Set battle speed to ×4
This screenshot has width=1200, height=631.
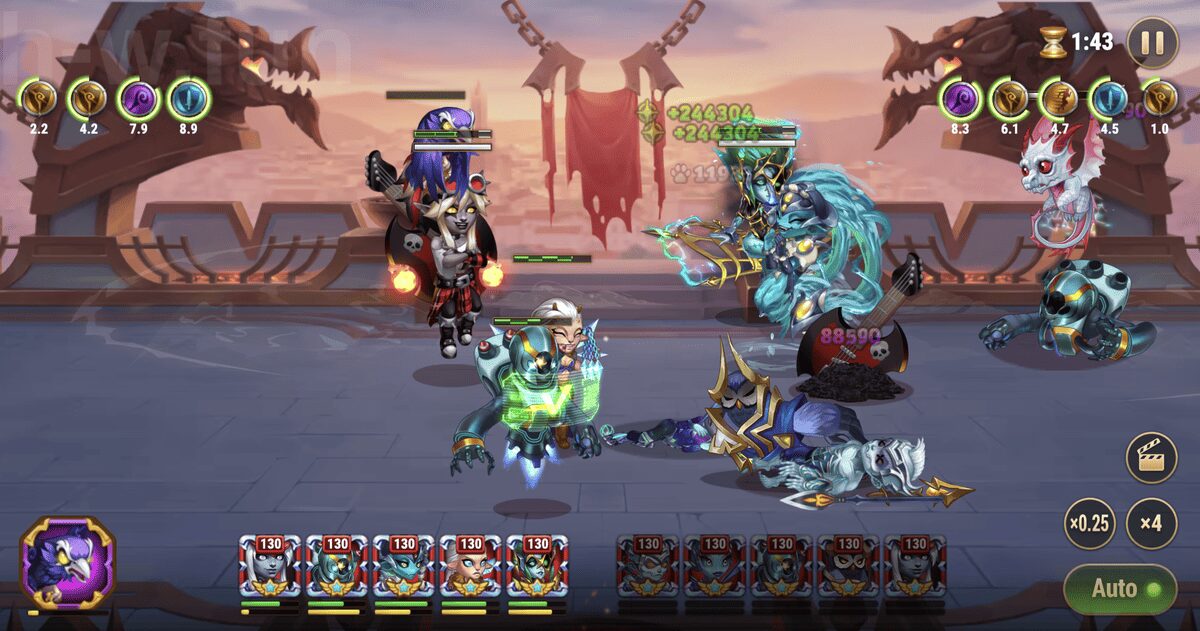point(1151,524)
